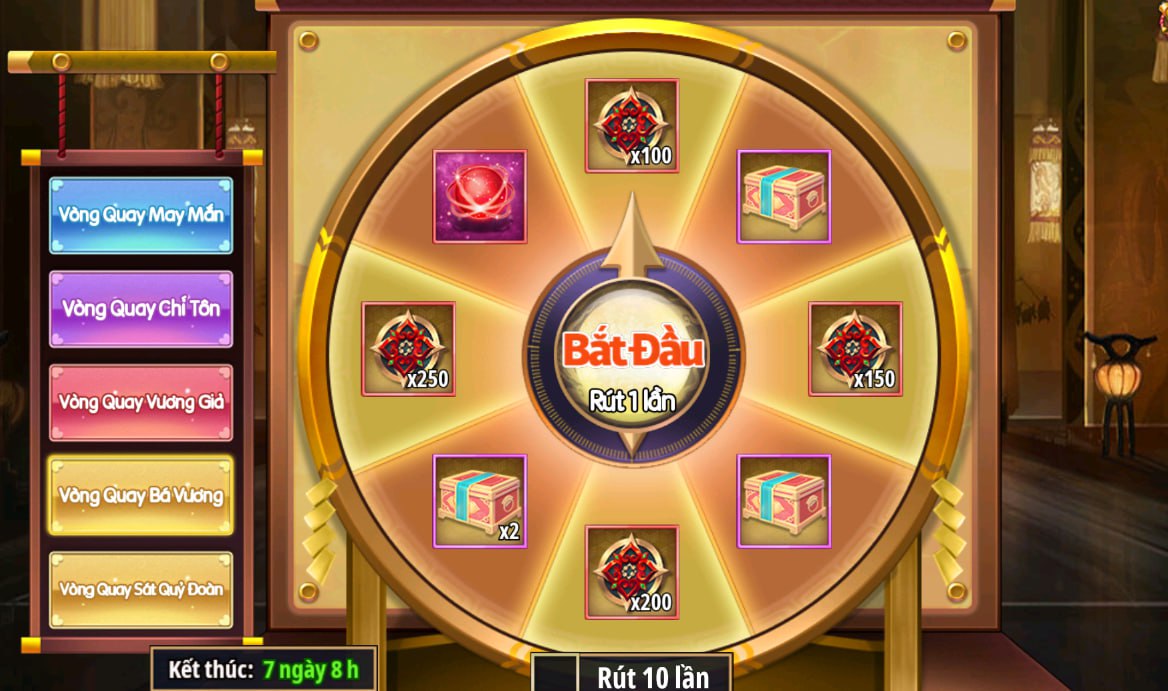Choose the Vòng Quay Bá Vương tab
This screenshot has height=691, width=1168.
pyautogui.click(x=141, y=496)
